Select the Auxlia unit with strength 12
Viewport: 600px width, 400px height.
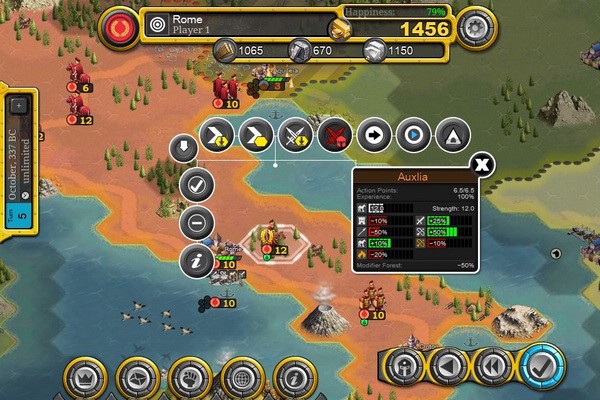point(268,238)
